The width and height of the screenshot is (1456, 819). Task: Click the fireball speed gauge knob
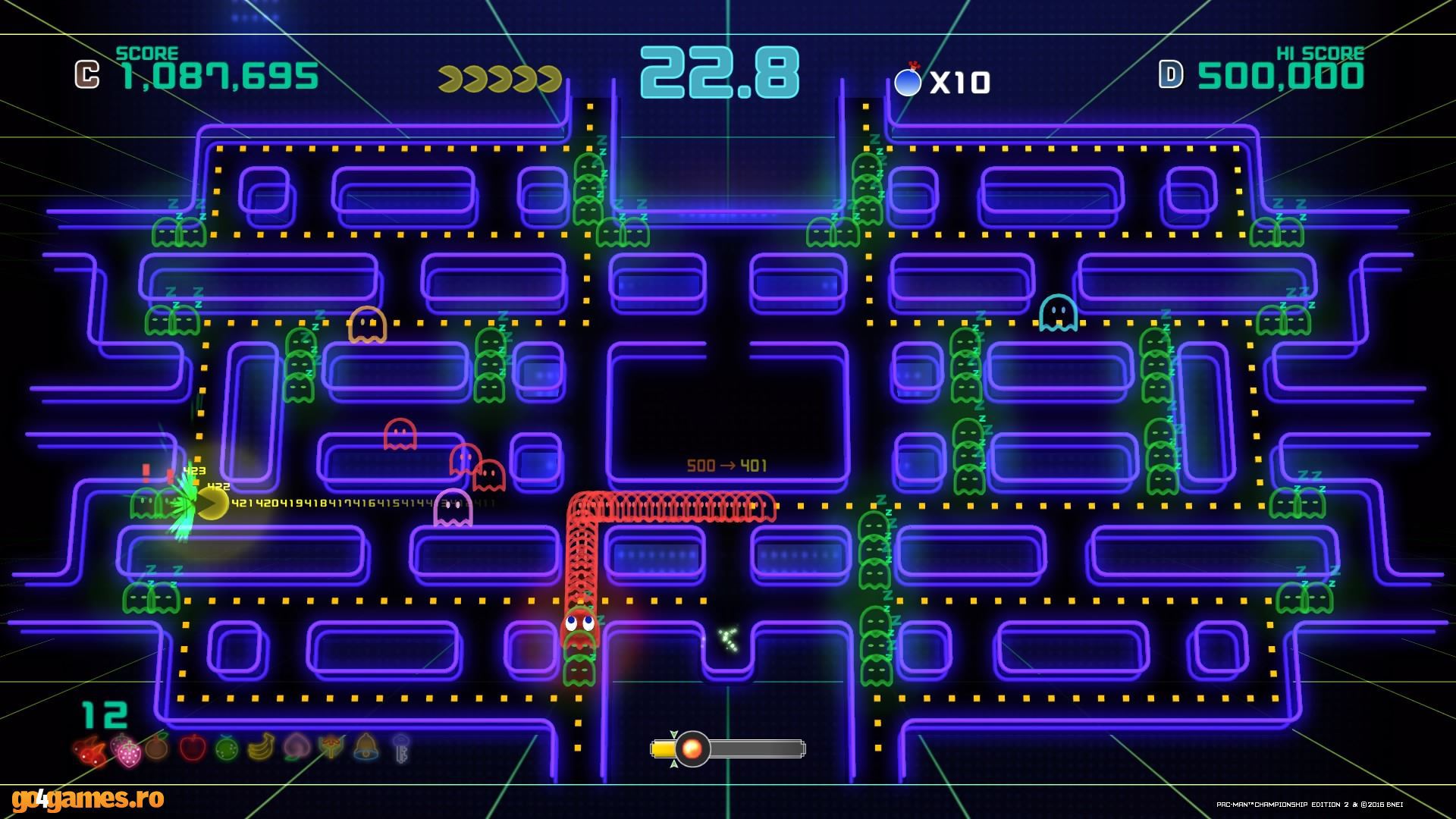coord(692,748)
